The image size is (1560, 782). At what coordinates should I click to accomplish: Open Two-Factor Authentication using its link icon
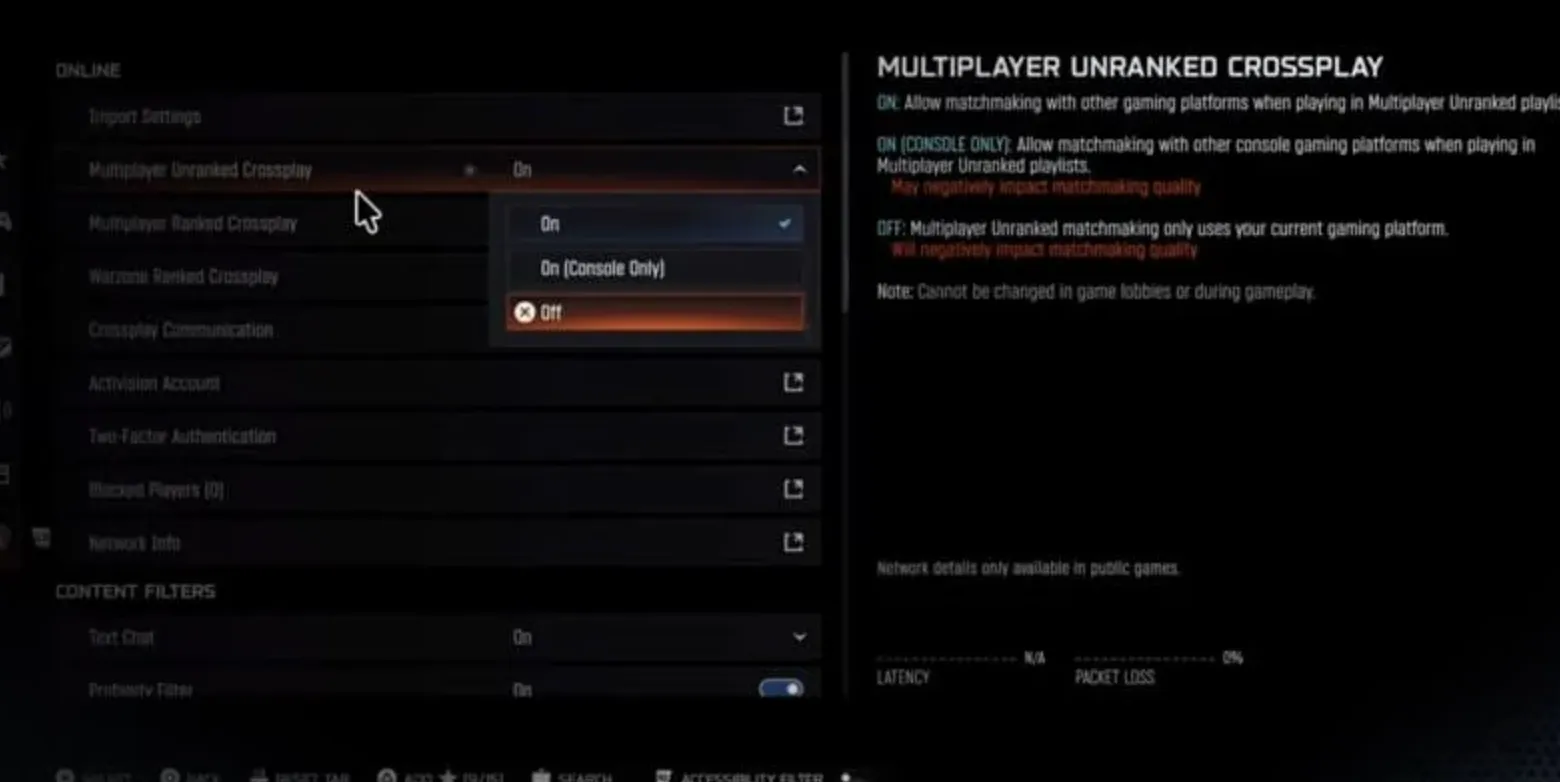tap(792, 435)
